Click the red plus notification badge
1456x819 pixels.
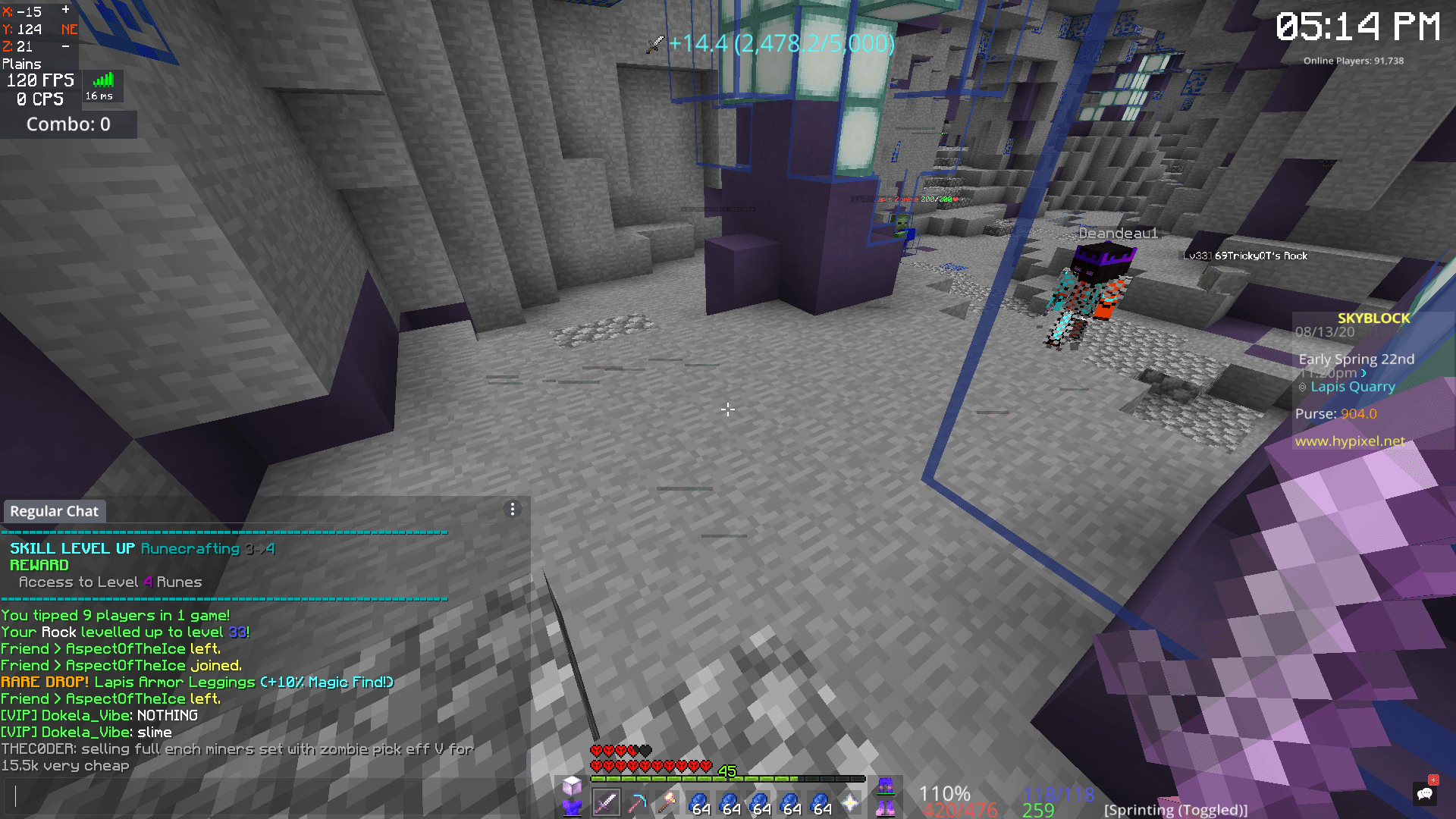(x=1433, y=783)
